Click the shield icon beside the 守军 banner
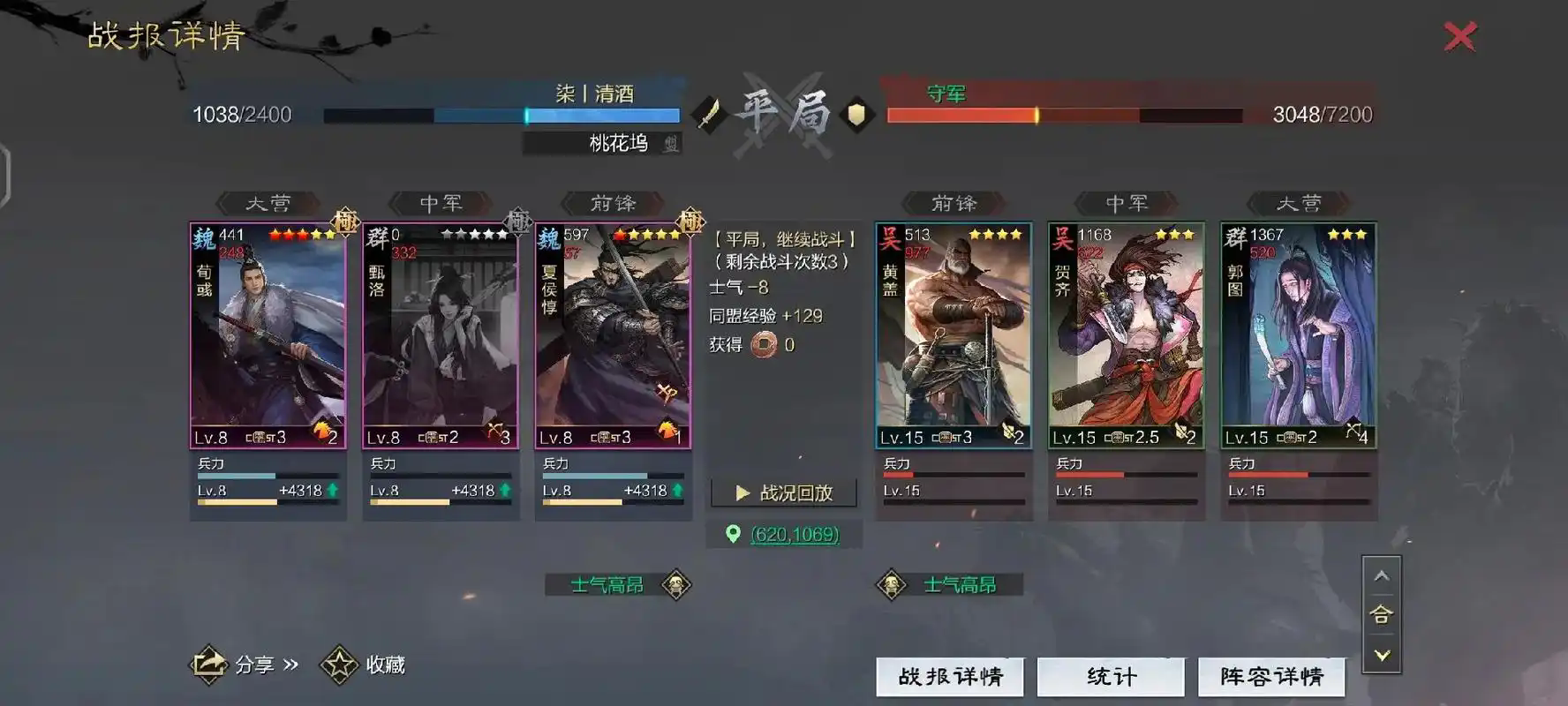 pos(855,116)
